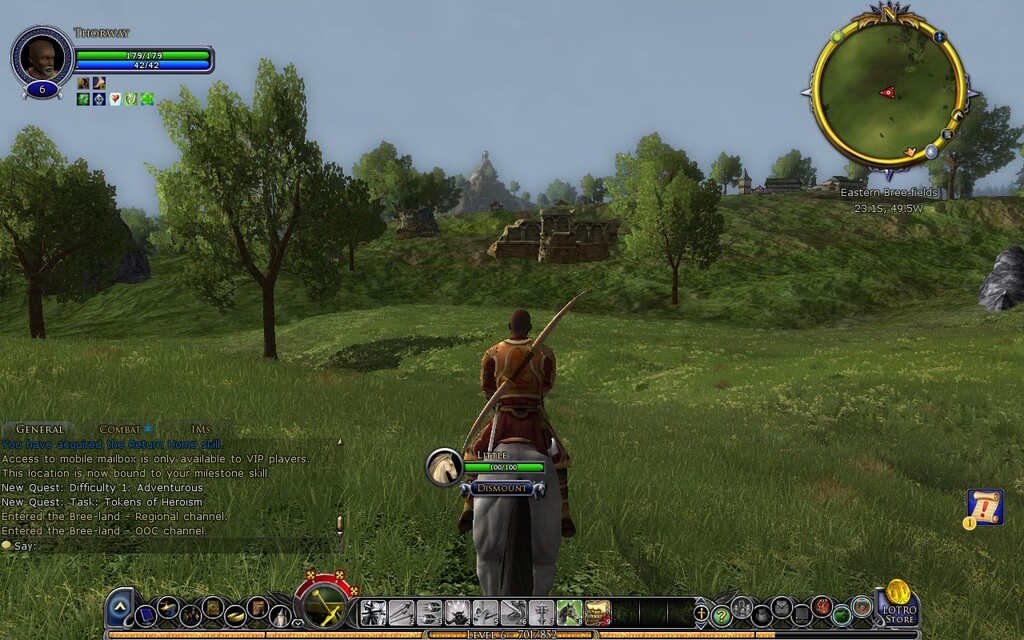Activate the first skill in the quickslot bar
The image size is (1024, 640).
373,612
